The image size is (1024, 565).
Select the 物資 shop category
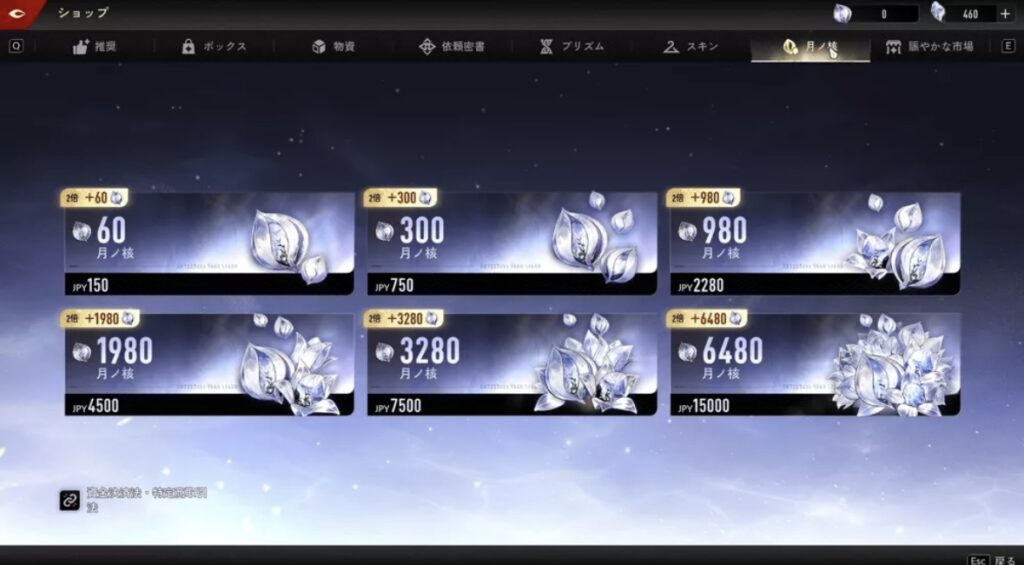point(333,47)
